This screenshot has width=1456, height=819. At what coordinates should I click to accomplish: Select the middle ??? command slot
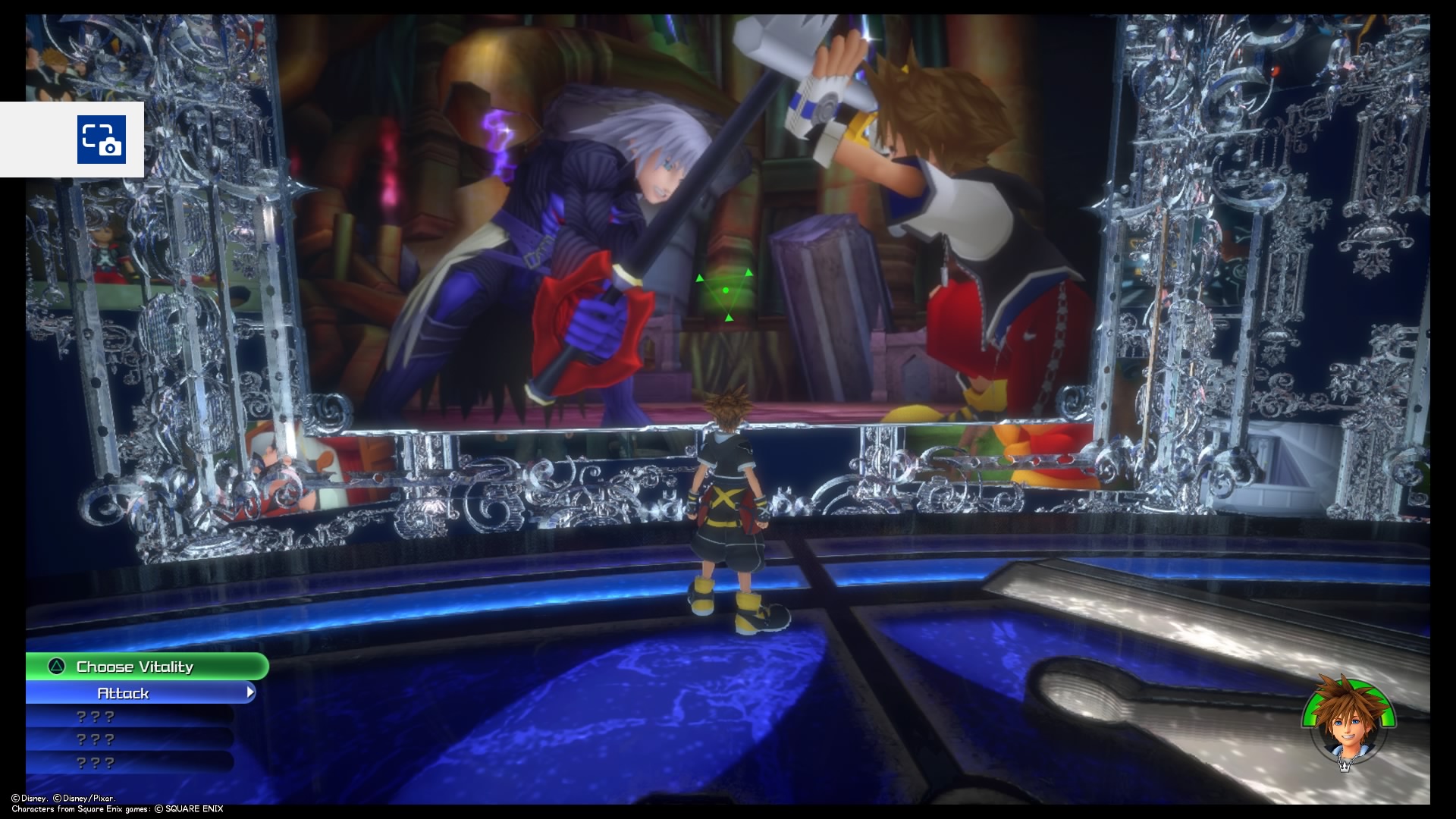coord(97,739)
